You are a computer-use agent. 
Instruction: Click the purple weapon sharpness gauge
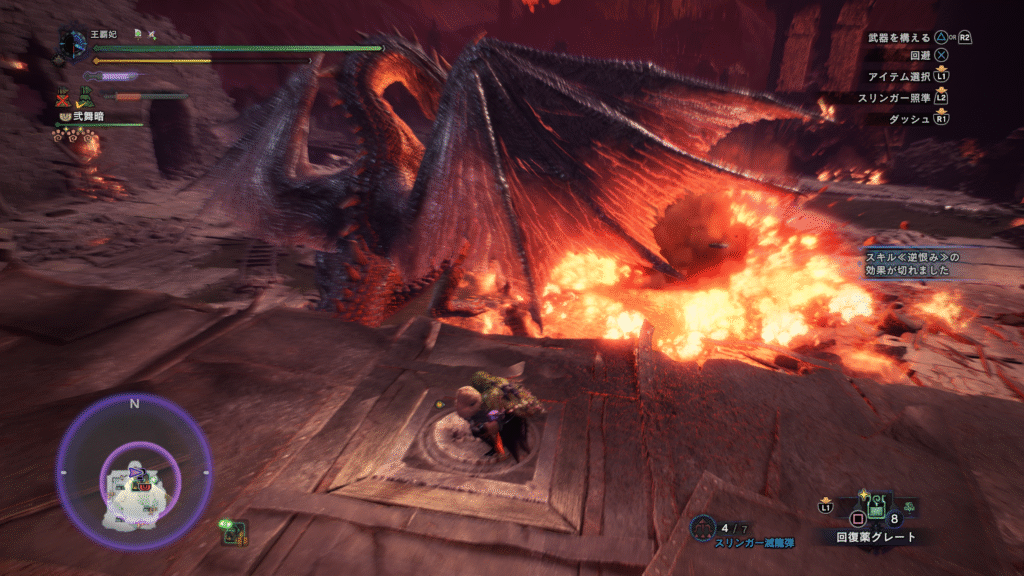[x=115, y=76]
